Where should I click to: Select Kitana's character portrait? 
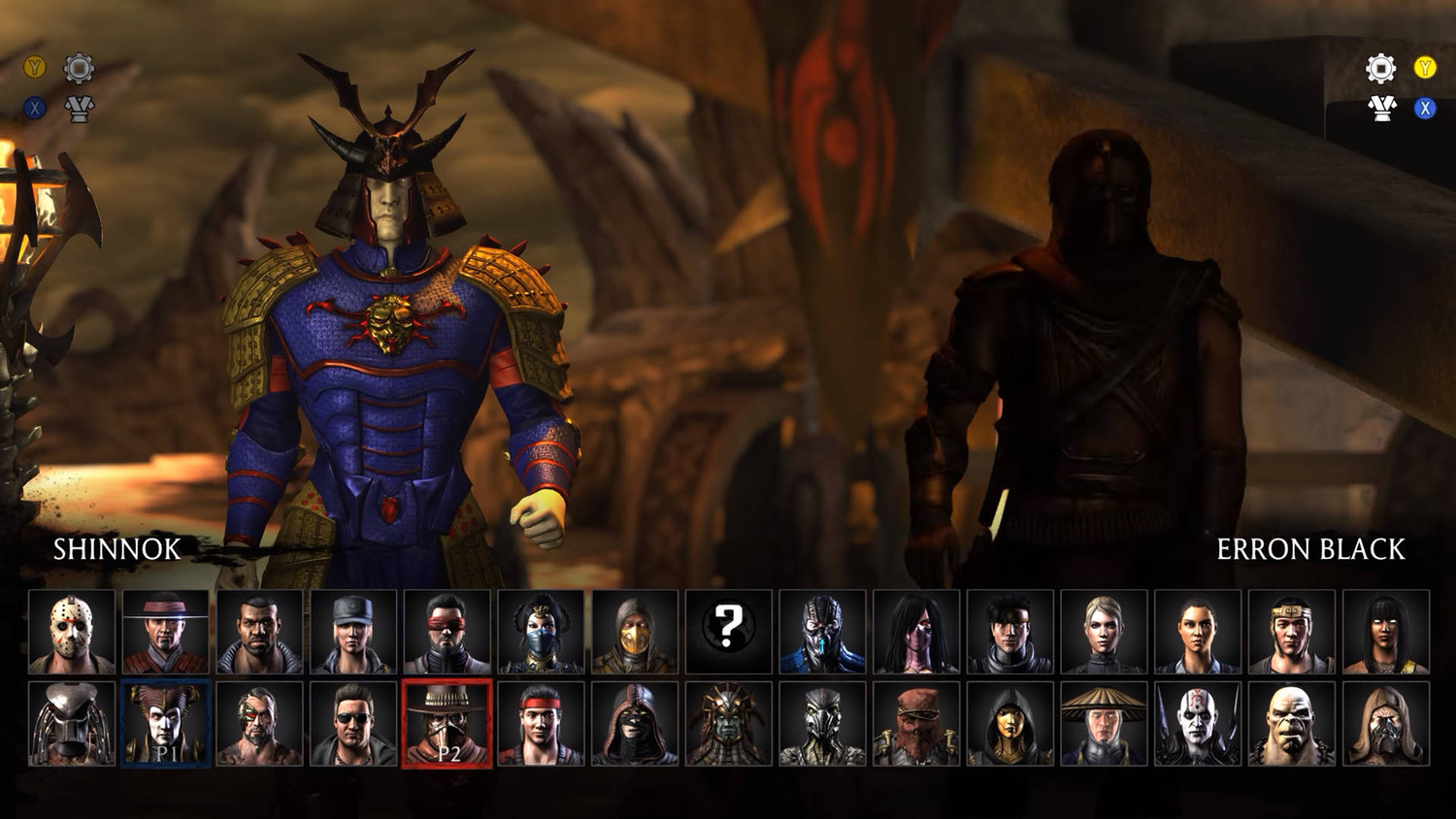point(541,632)
